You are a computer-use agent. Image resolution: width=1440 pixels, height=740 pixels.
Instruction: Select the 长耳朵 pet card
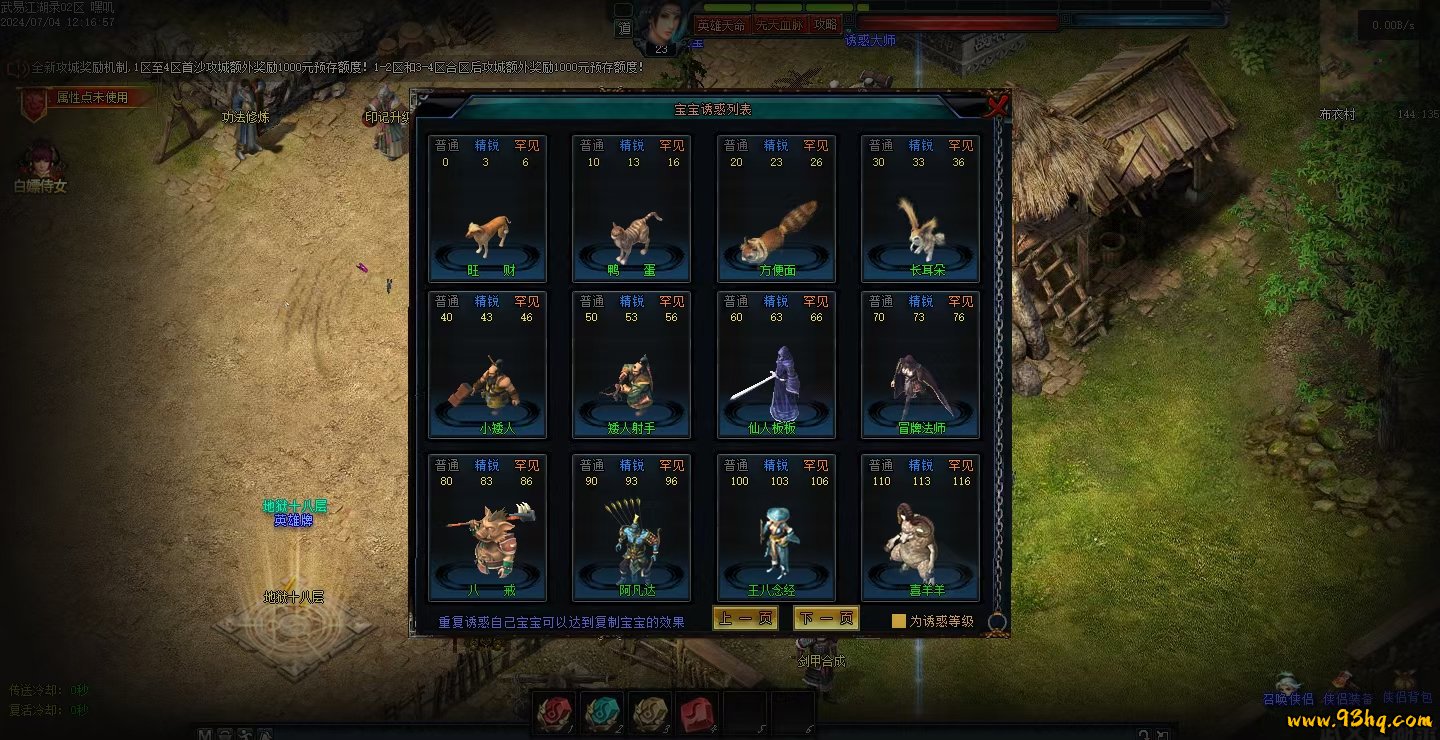click(x=920, y=208)
